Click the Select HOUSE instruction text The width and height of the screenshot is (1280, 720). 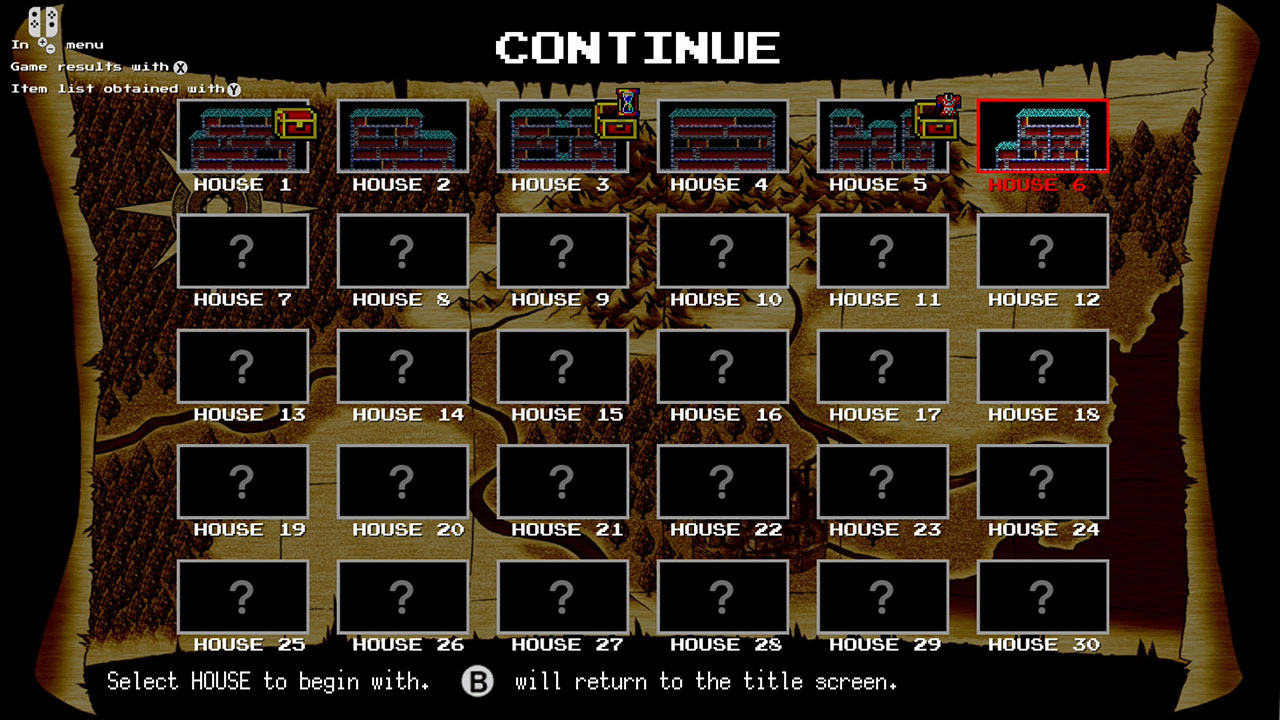pyautogui.click(x=265, y=681)
